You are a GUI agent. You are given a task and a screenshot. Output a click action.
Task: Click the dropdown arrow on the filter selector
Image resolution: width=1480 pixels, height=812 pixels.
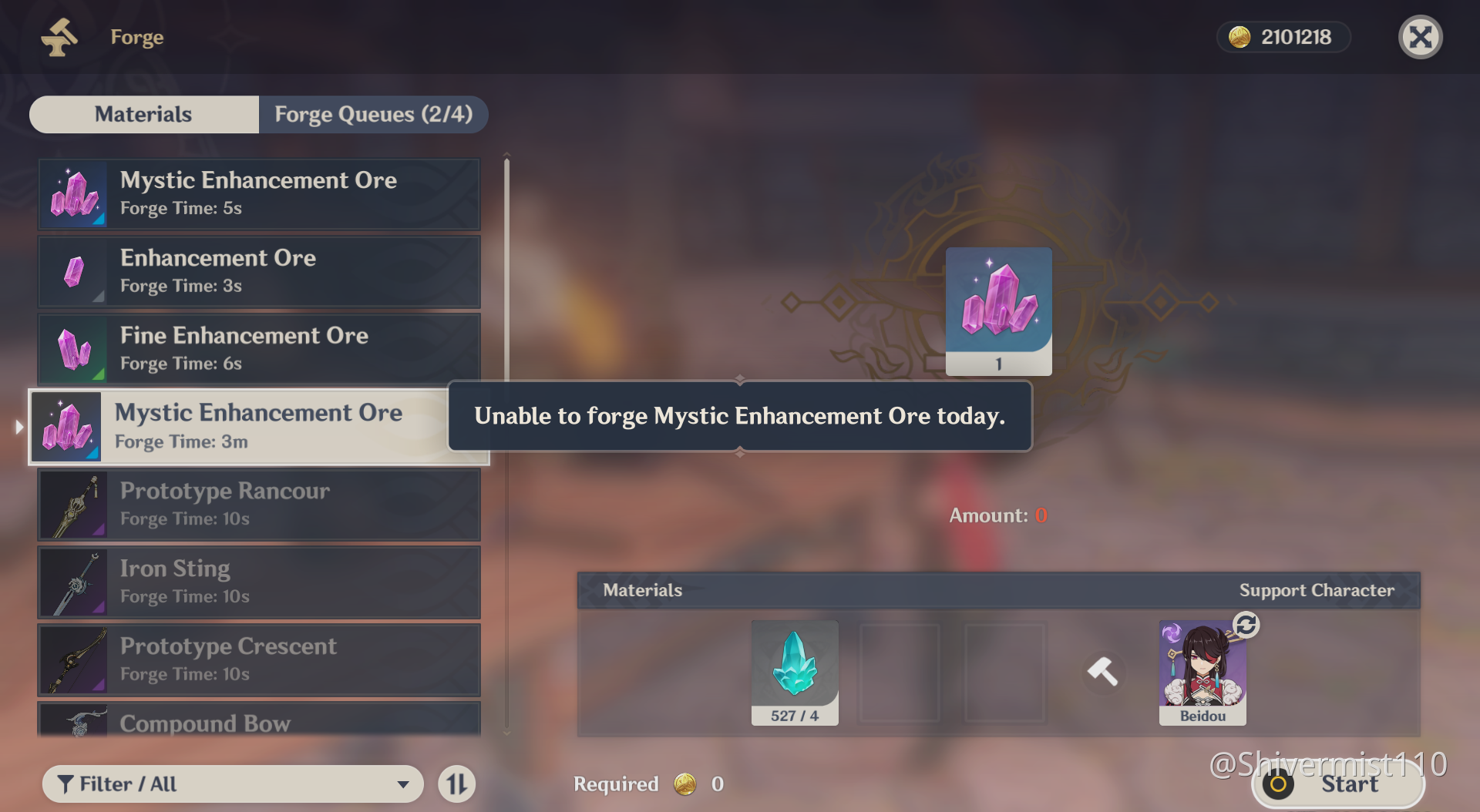tap(403, 783)
